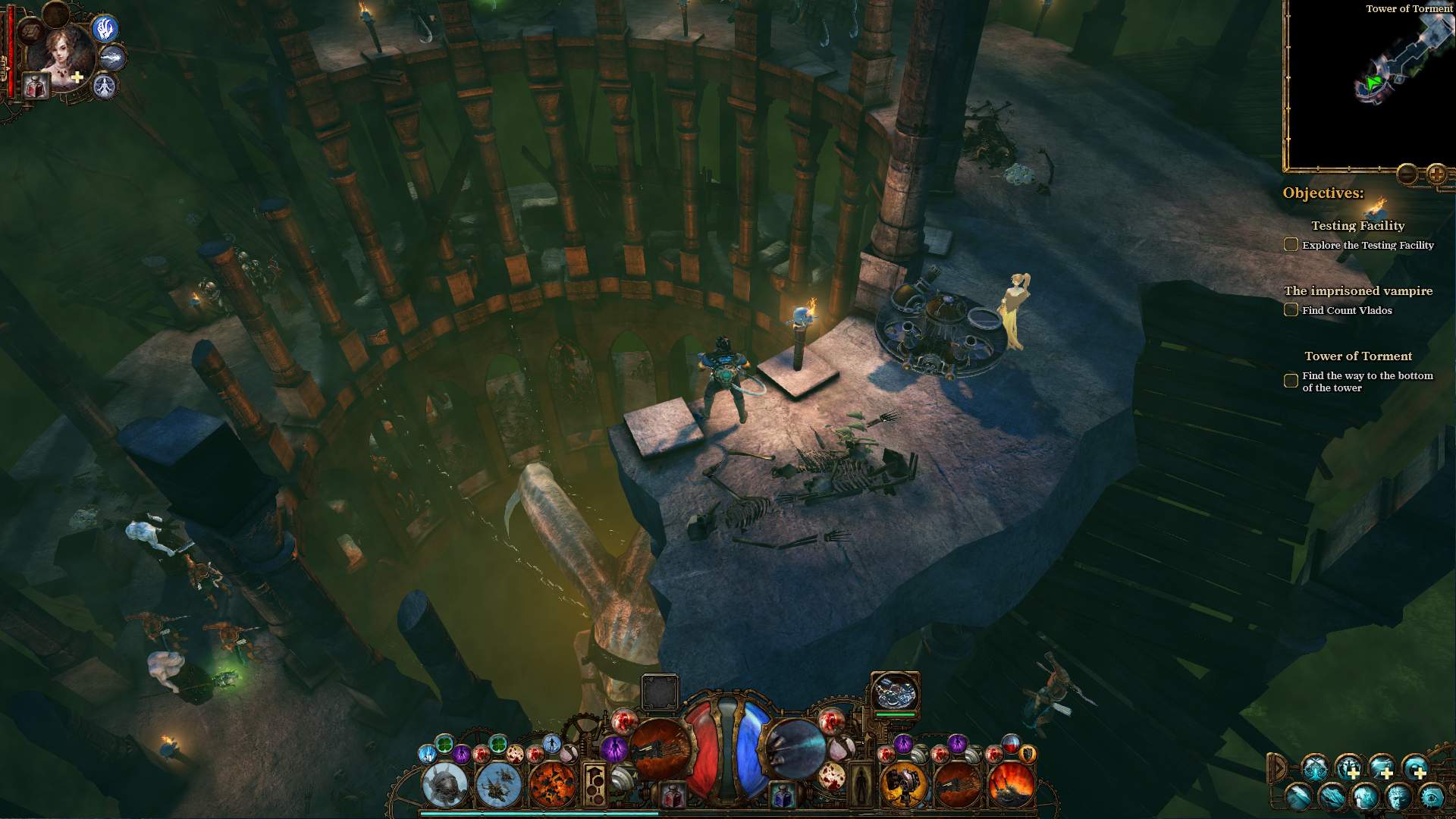The width and height of the screenshot is (1456, 819).
Task: Check off Explore the Testing Facility objective
Action: [1291, 244]
